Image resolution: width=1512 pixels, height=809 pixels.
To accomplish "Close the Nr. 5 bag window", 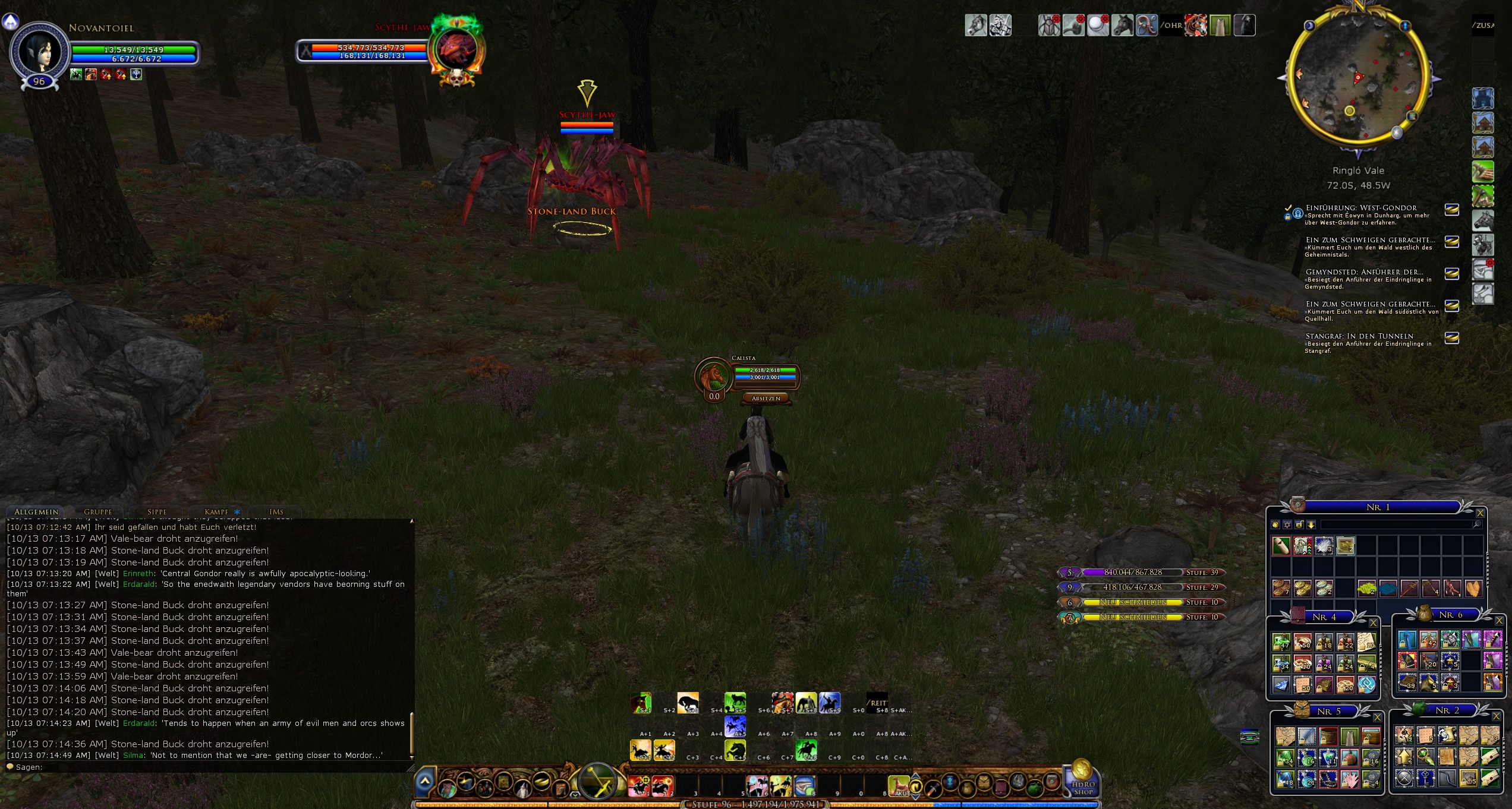I will 1377,718.
